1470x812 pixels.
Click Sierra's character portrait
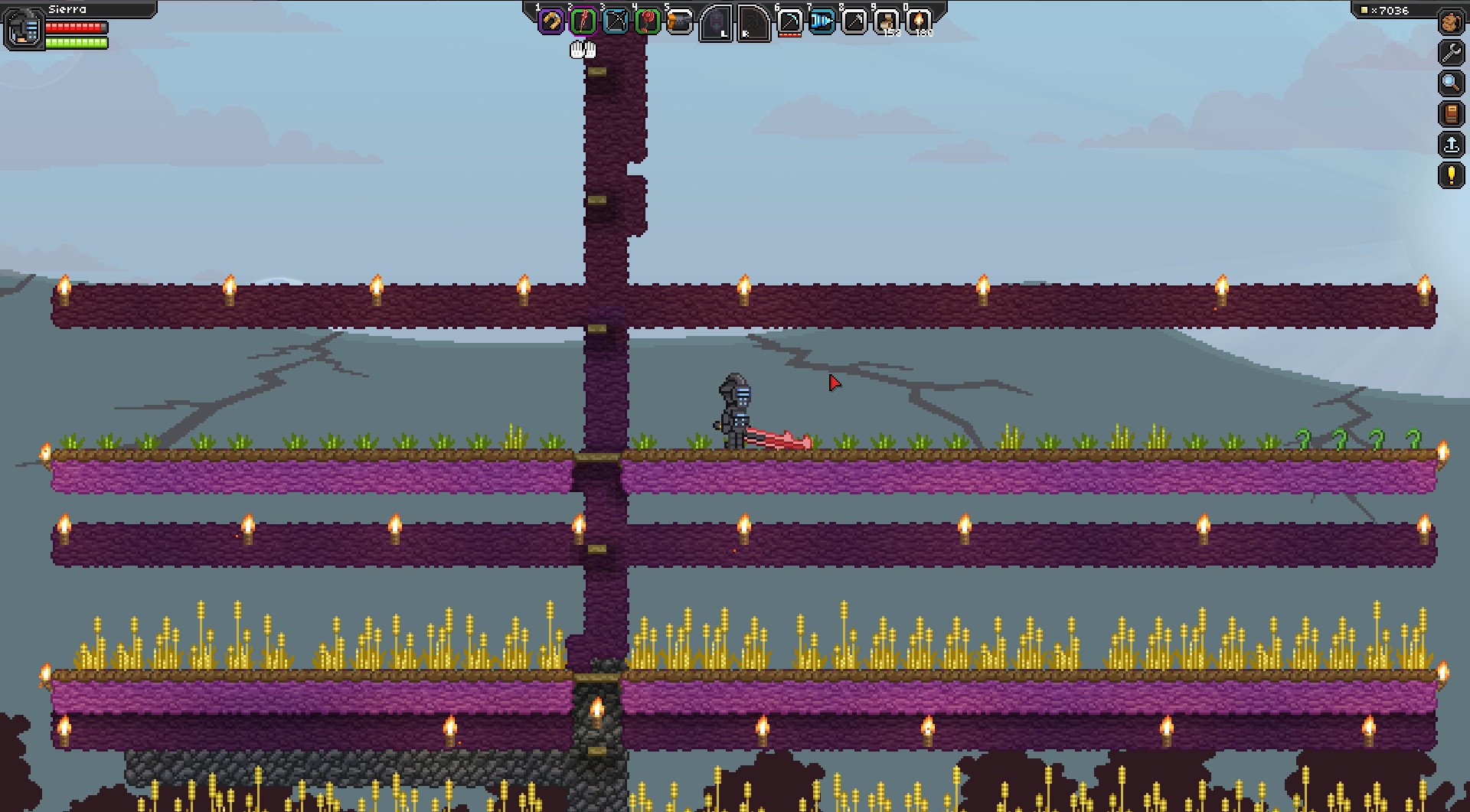tap(24, 29)
